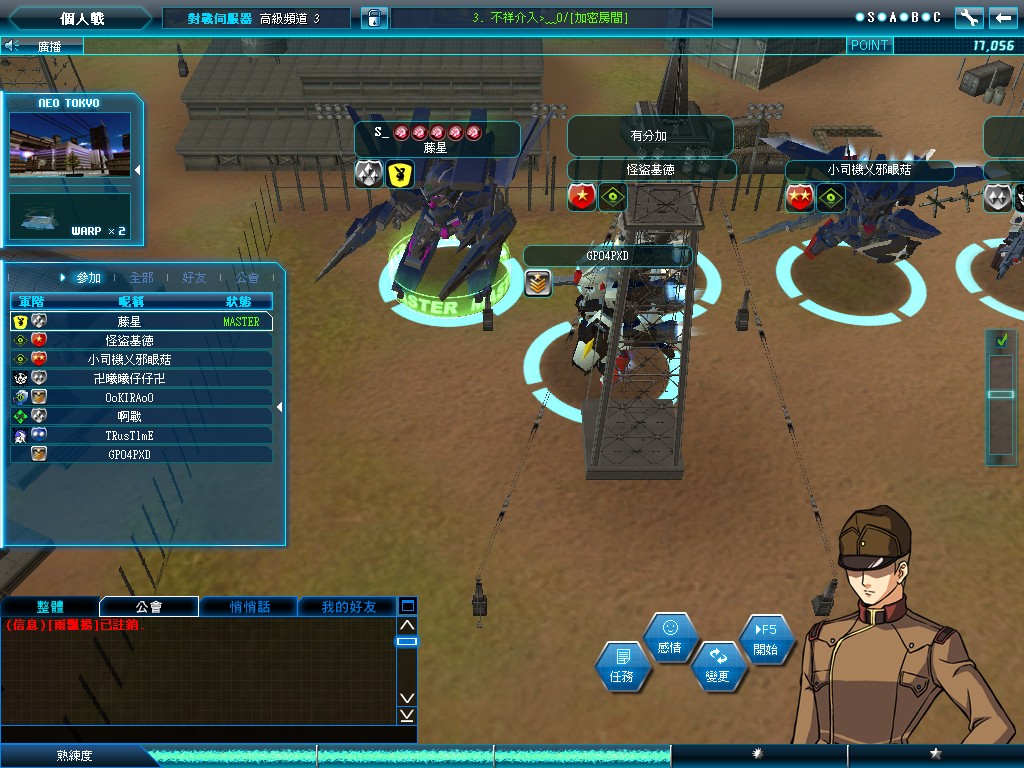Click the 開始 start button
Screen dimensions: 1024x768
click(765, 639)
